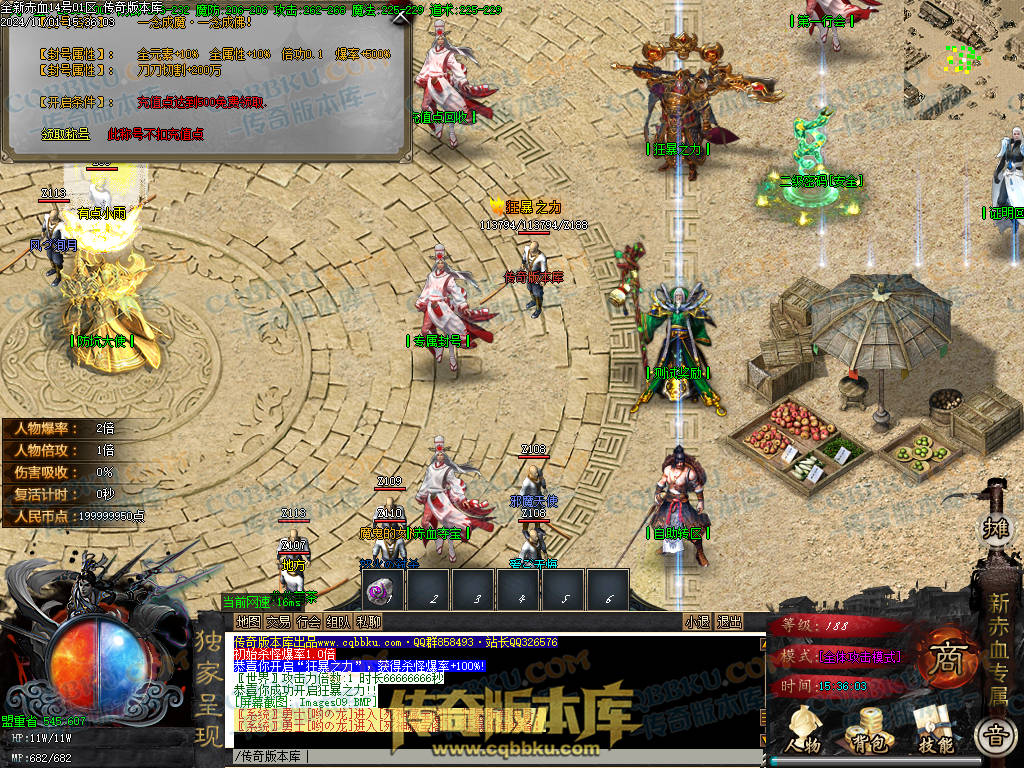Click the 领取称号 claim title link
The width and height of the screenshot is (1024, 768).
[65, 133]
